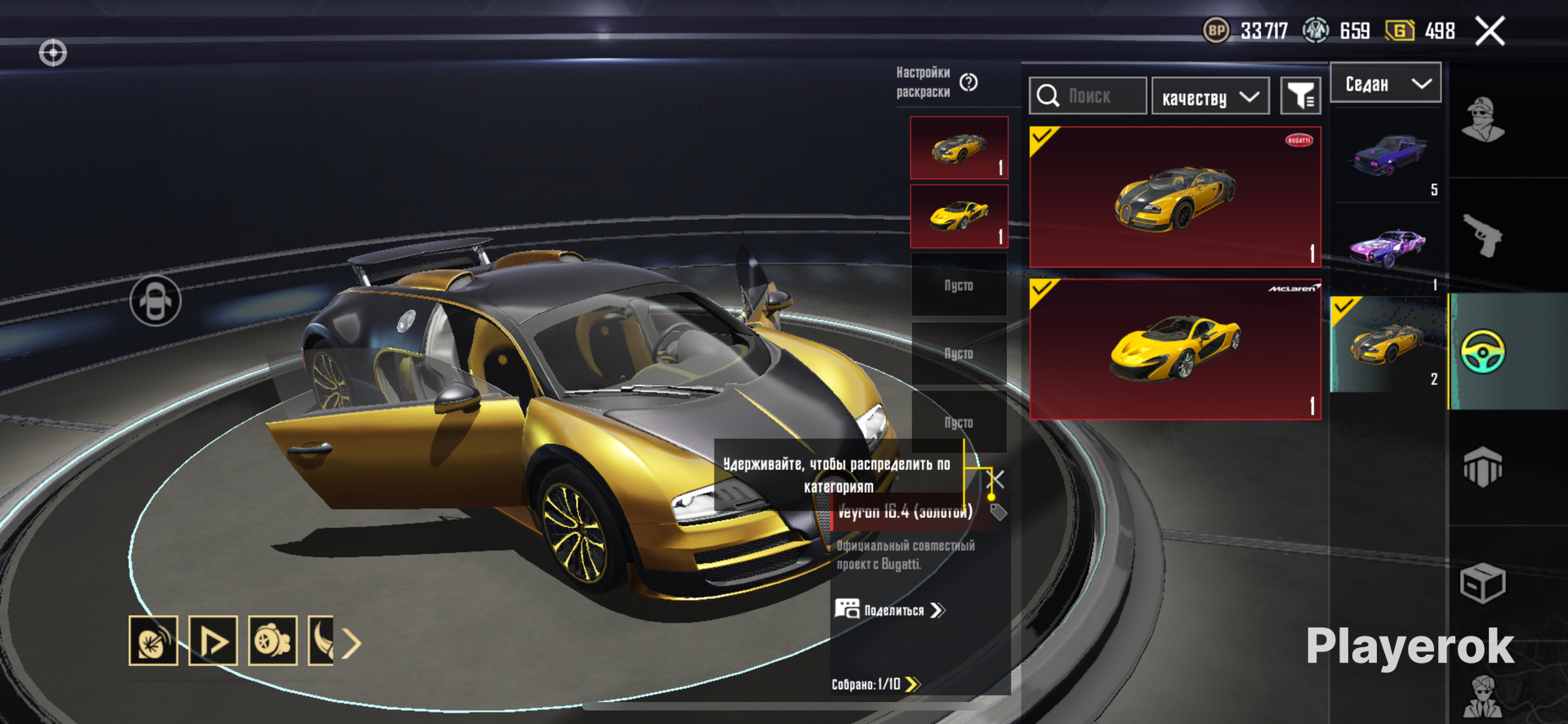Show more effect icons with the arrow

(351, 643)
